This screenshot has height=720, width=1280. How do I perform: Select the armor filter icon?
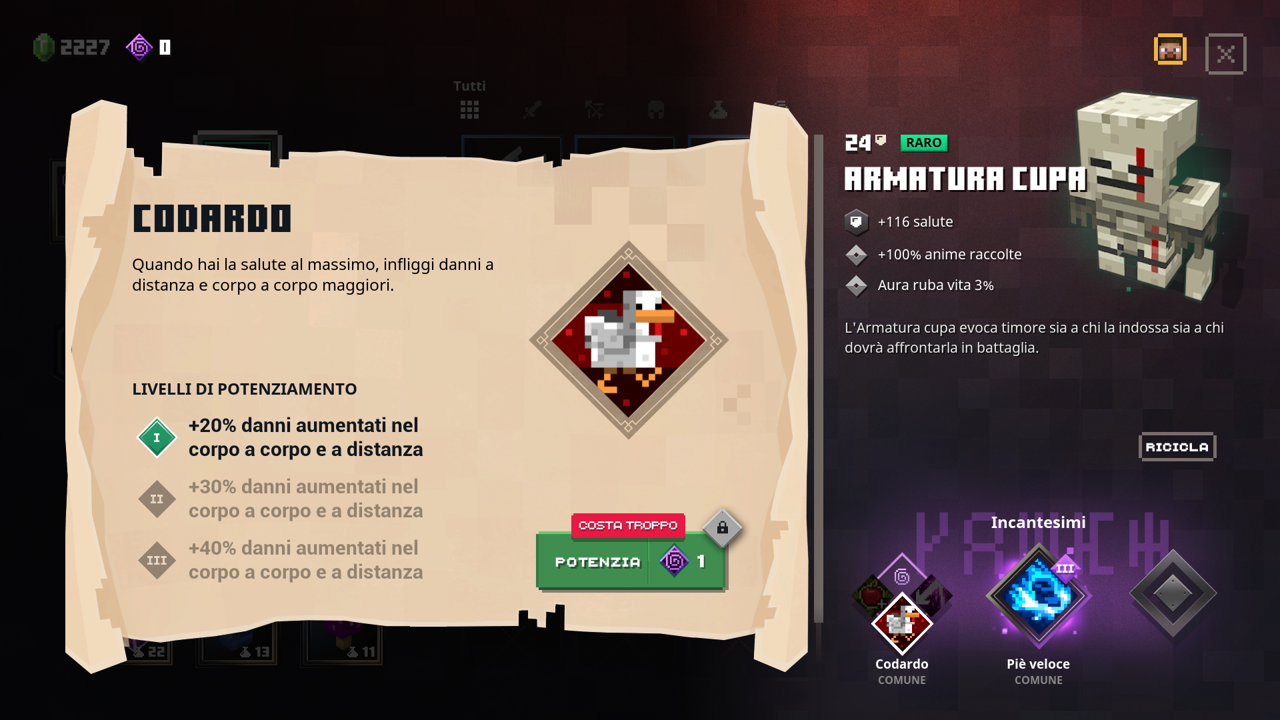coord(656,110)
